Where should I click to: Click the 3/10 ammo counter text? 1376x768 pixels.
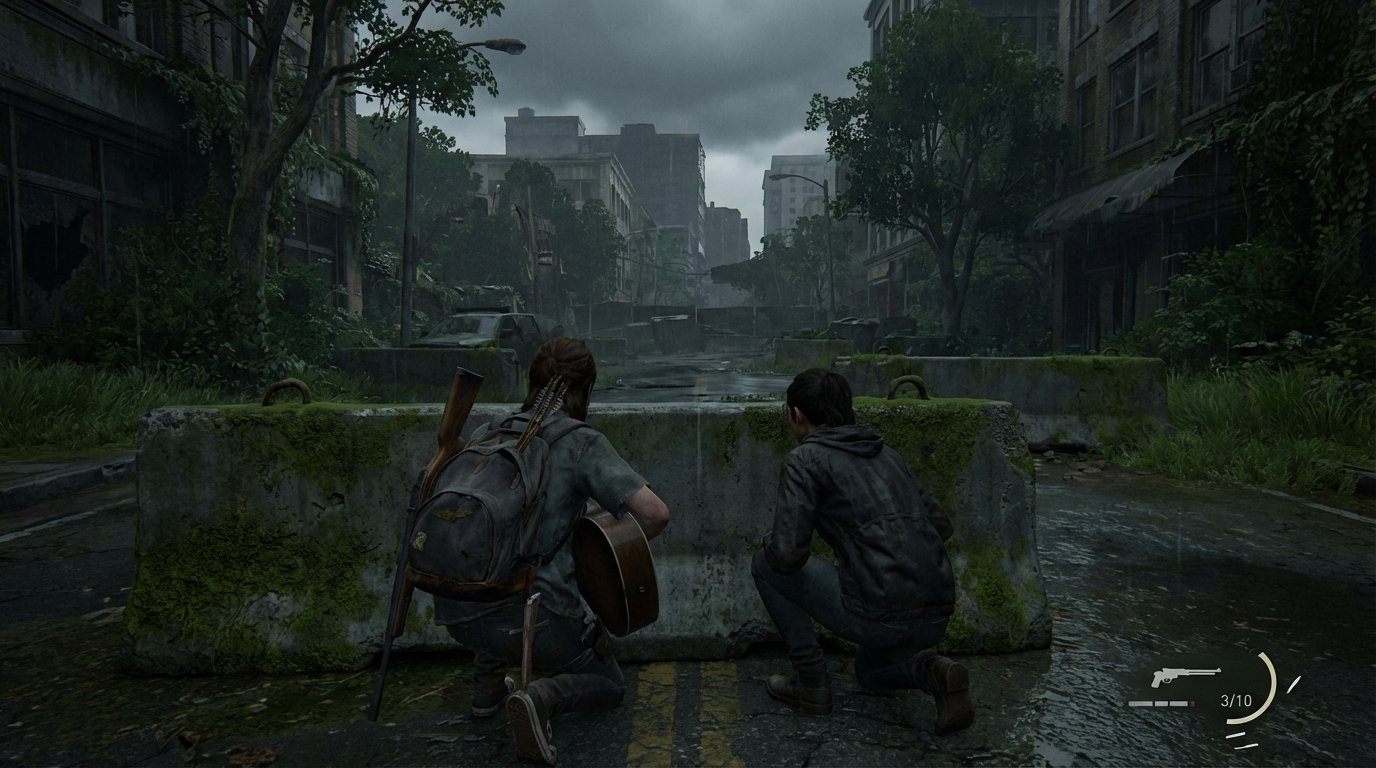[x=1237, y=700]
